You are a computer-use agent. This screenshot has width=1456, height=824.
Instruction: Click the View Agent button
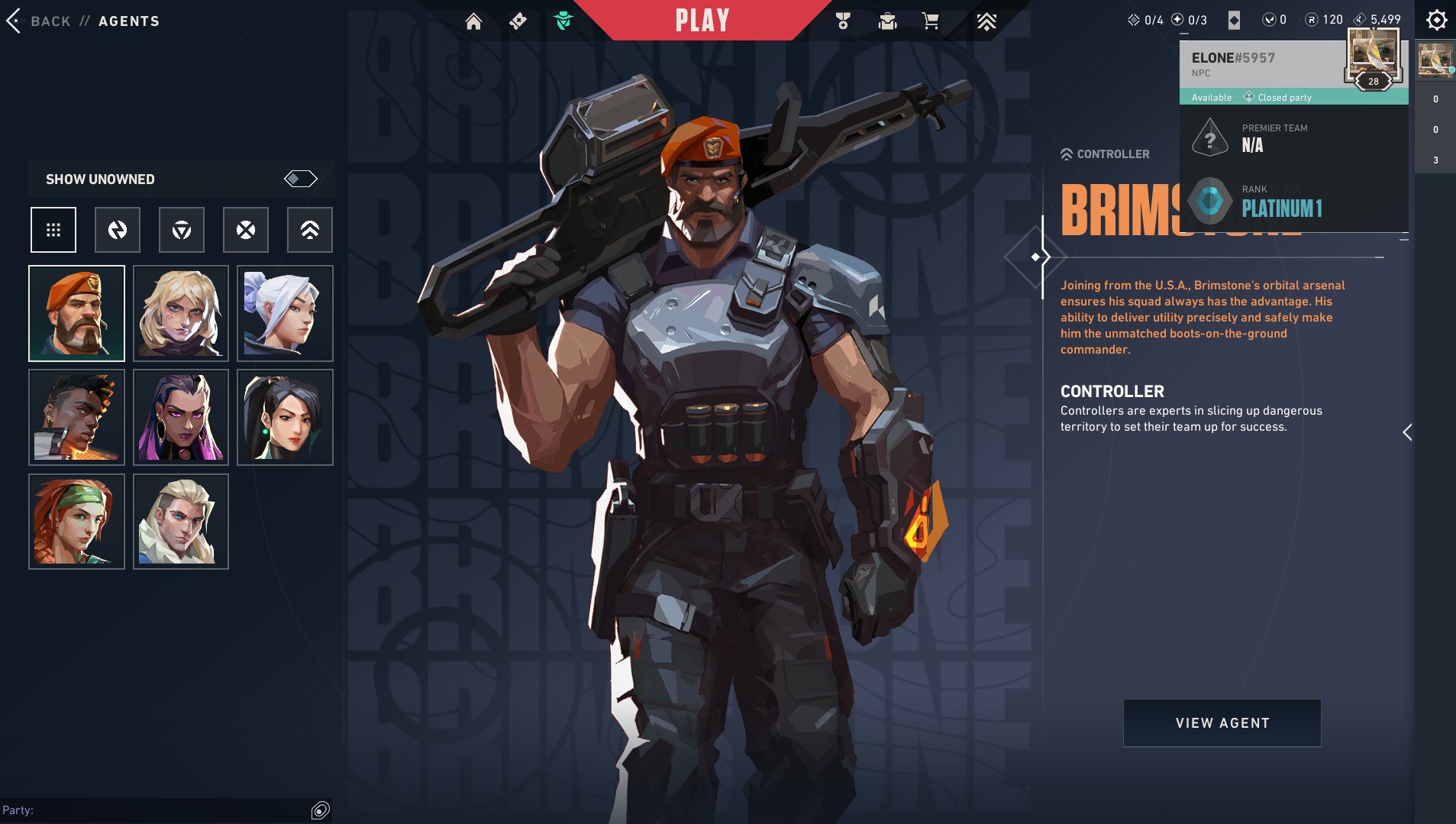tap(1222, 722)
